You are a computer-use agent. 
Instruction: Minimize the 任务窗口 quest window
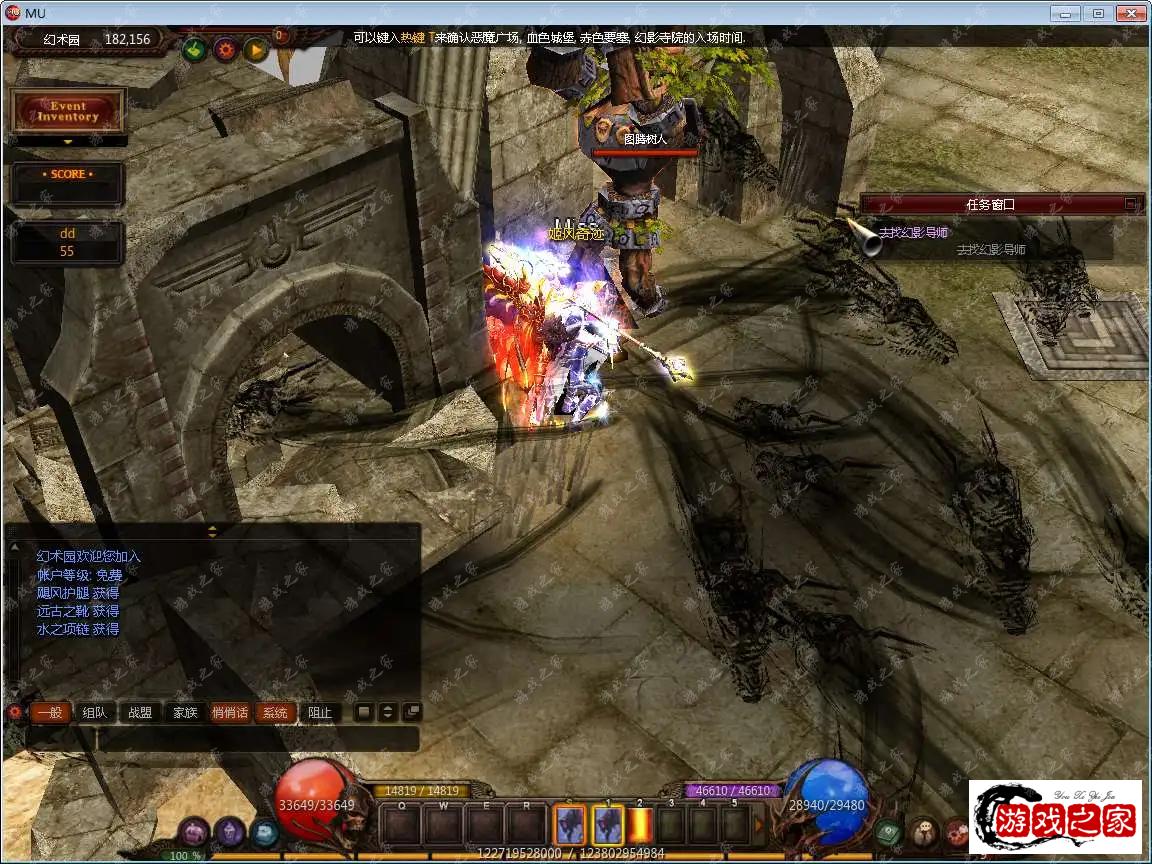pyautogui.click(x=1130, y=204)
